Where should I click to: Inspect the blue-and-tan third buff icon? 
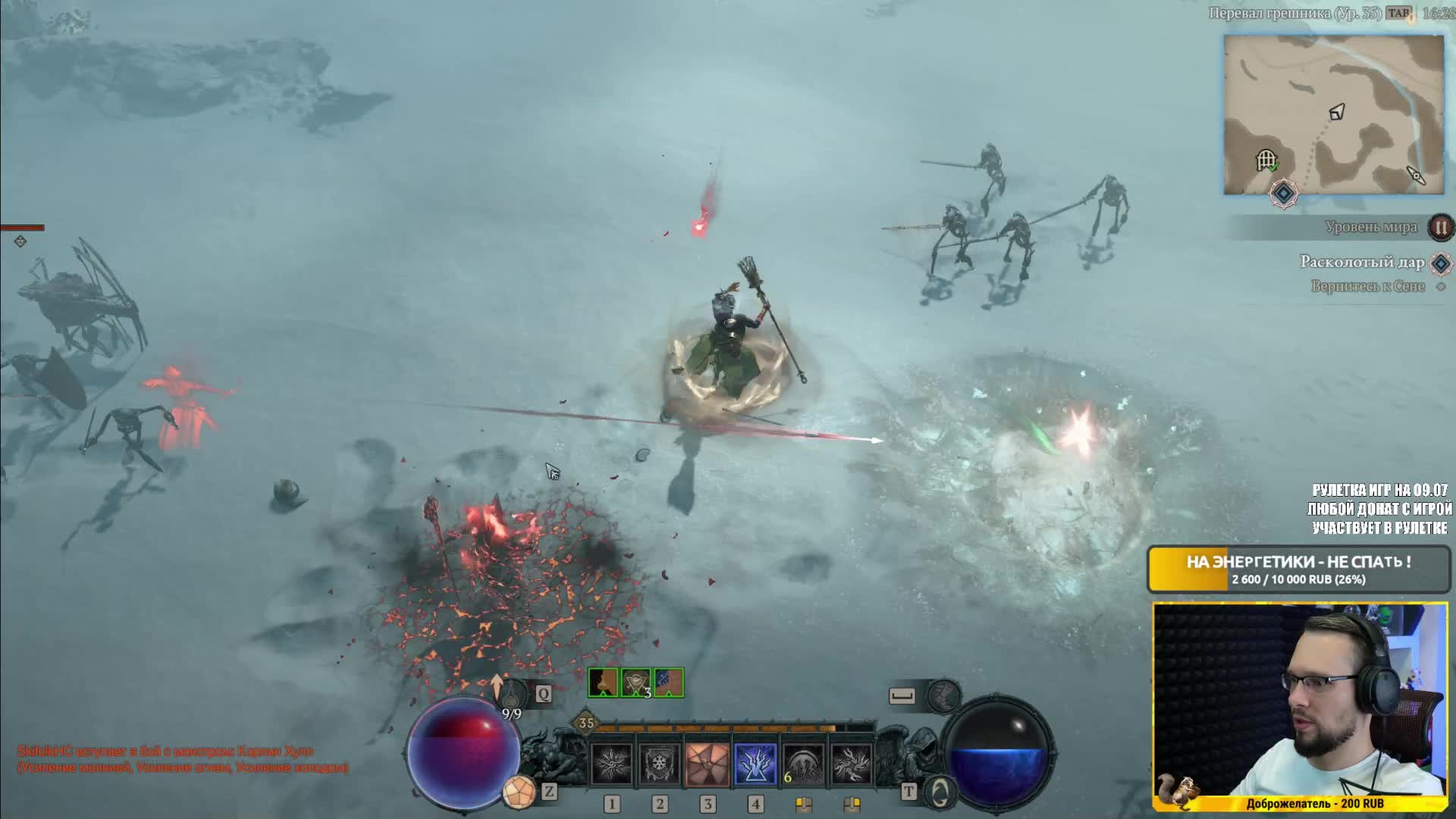[x=669, y=682]
